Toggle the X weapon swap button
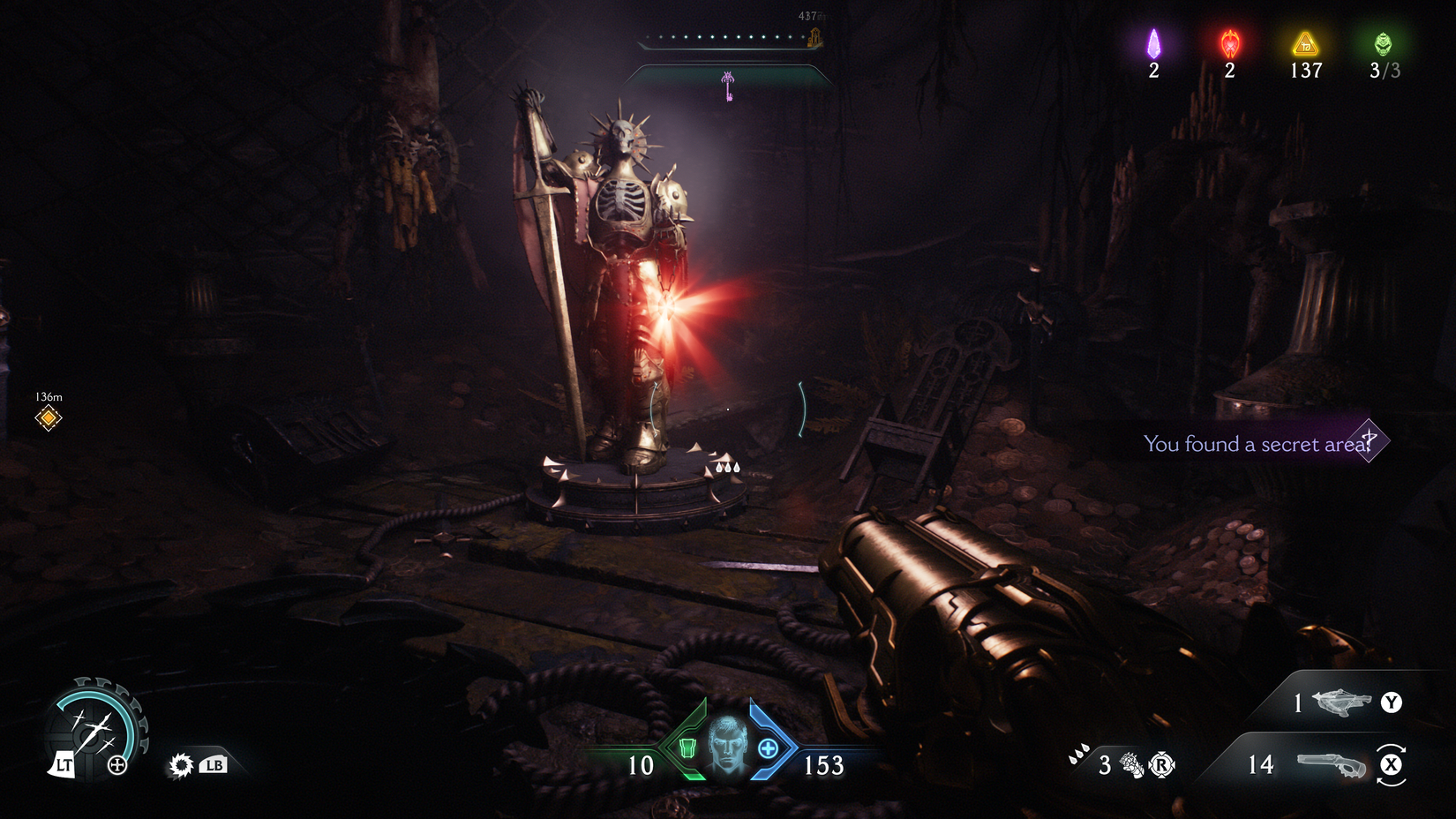 pos(1392,764)
